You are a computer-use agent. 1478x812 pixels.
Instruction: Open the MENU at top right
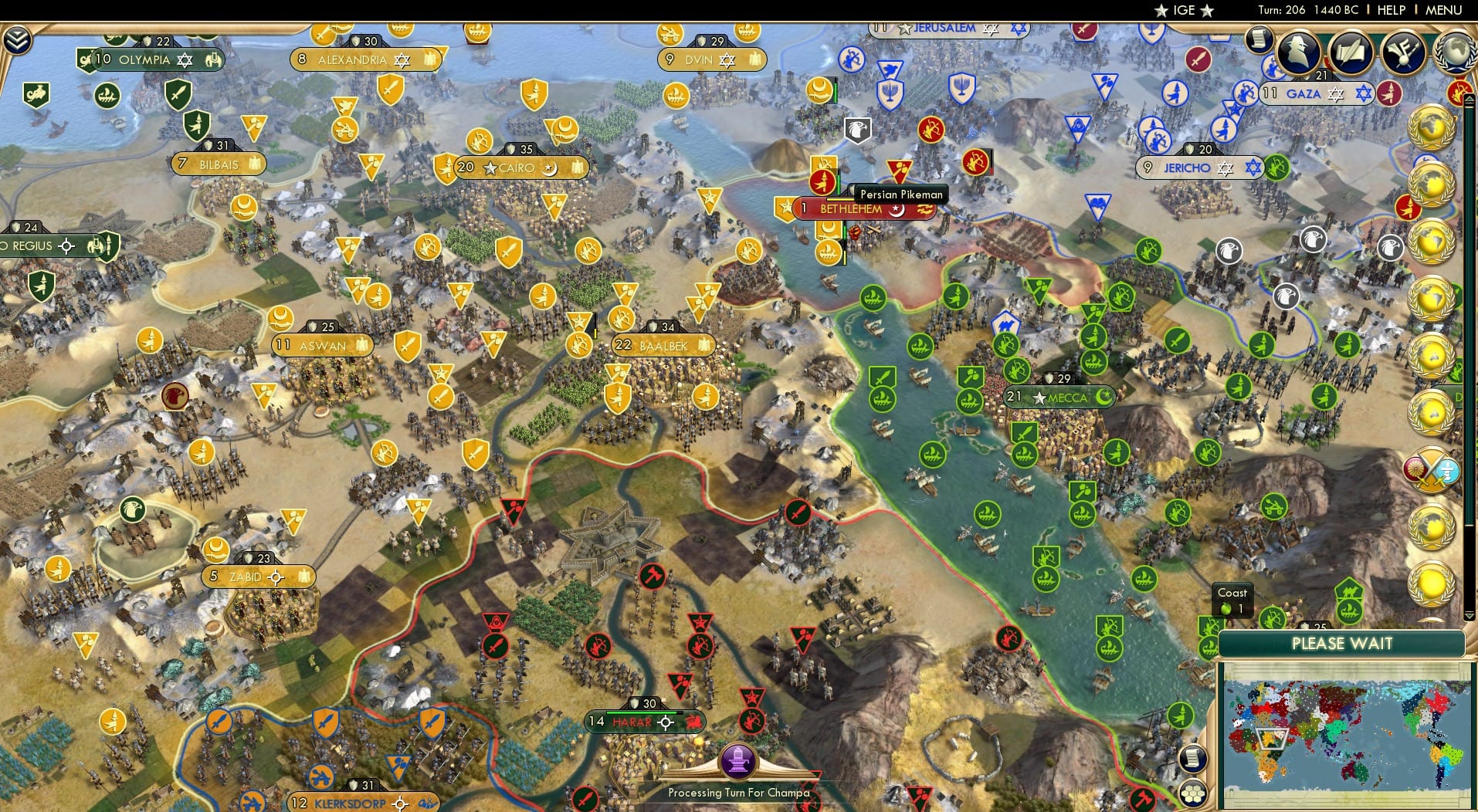pyautogui.click(x=1444, y=10)
